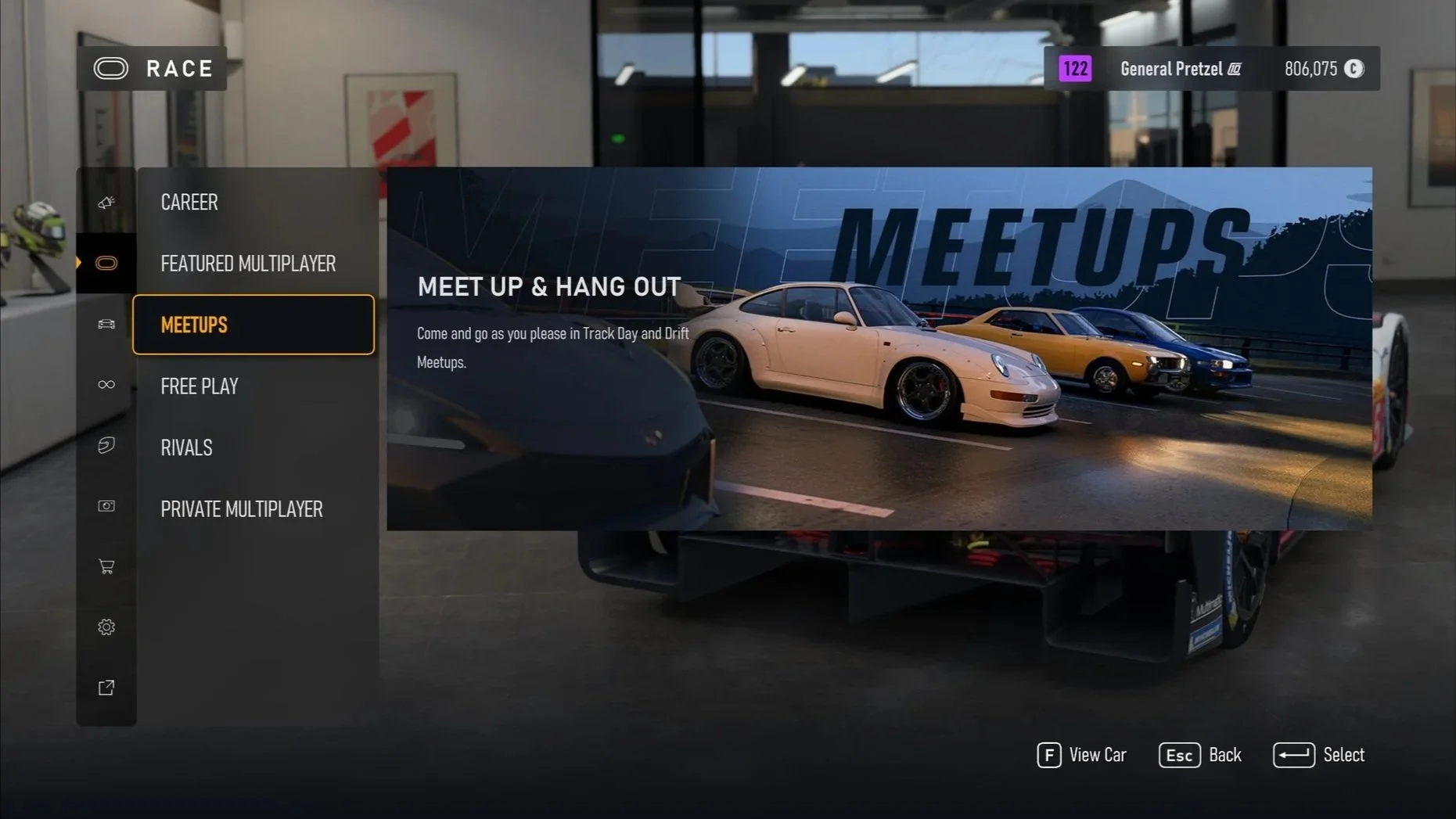The image size is (1456, 819).
Task: Go to the Rivals mode
Action: coord(186,447)
